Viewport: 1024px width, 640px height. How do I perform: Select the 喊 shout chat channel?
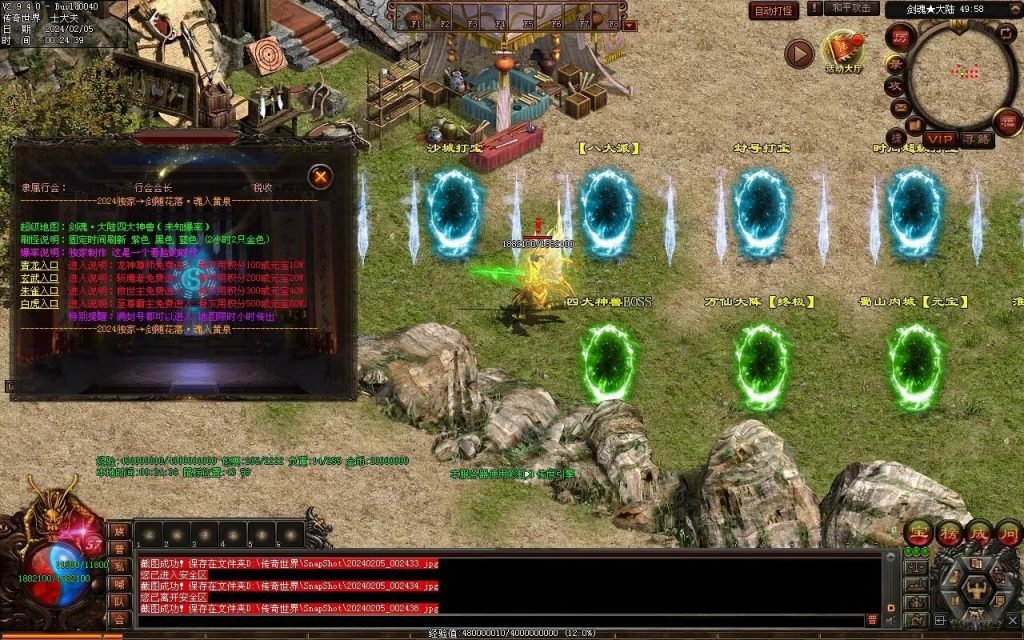119,584
